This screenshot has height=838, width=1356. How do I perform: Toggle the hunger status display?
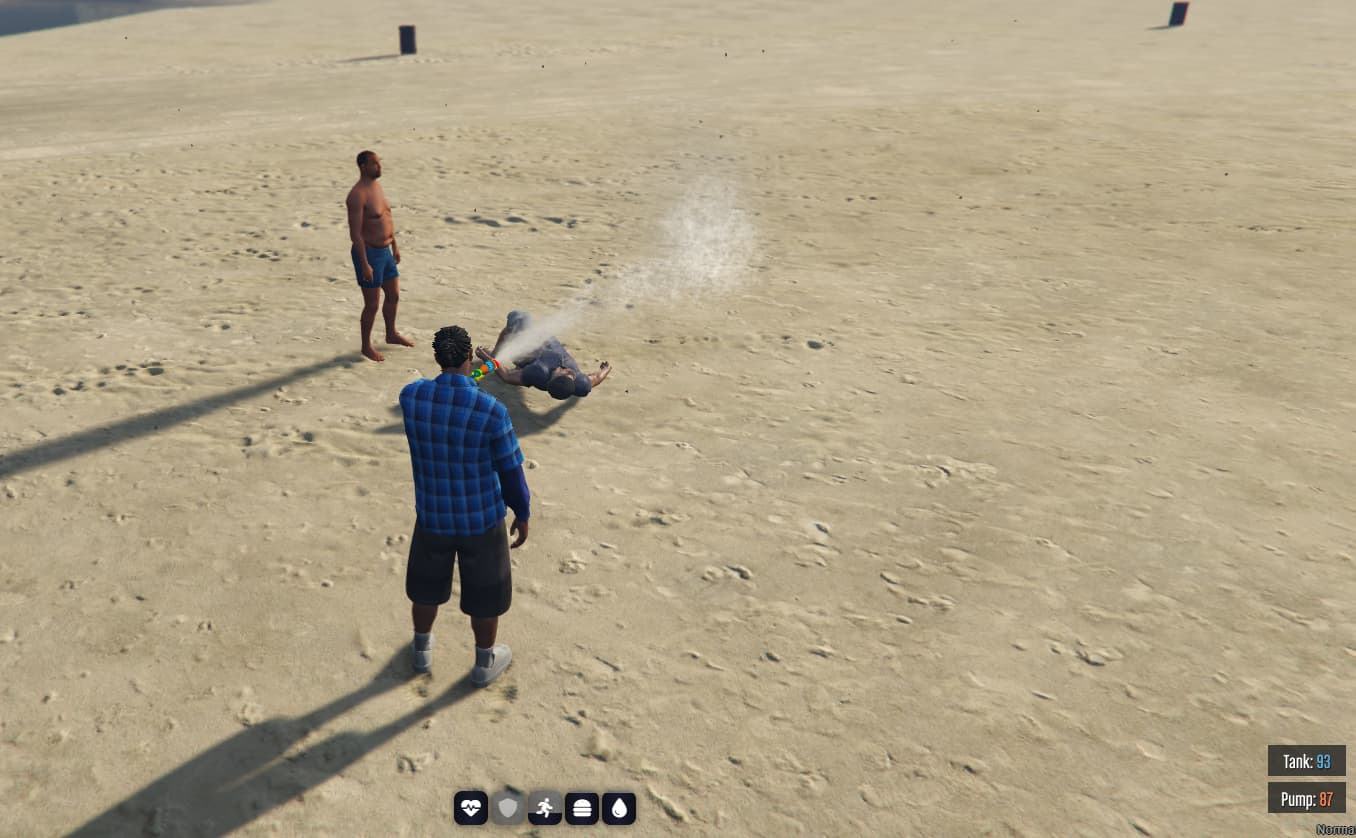[582, 807]
